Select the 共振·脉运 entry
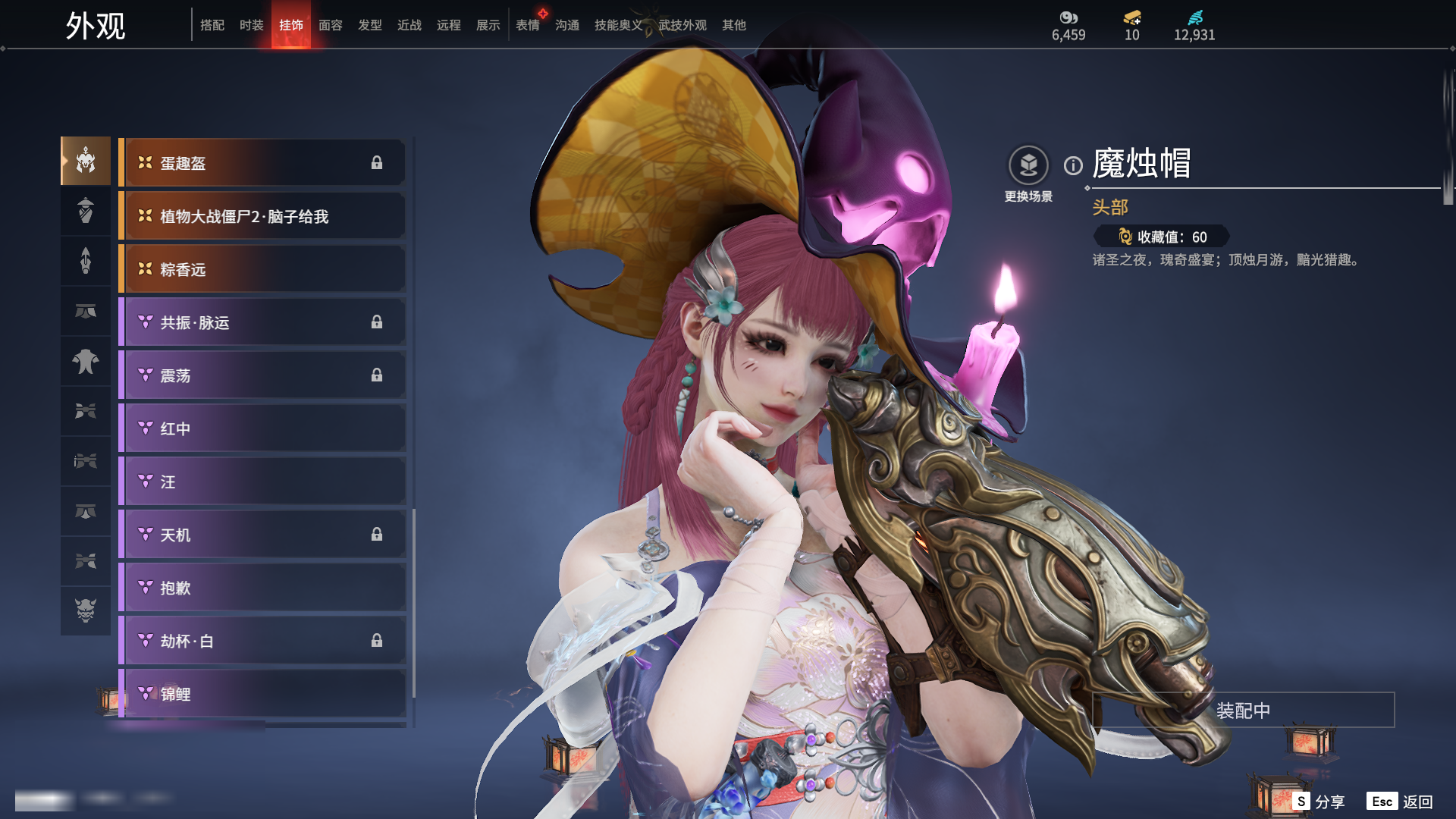Screen dimensions: 1456x819 [262, 322]
